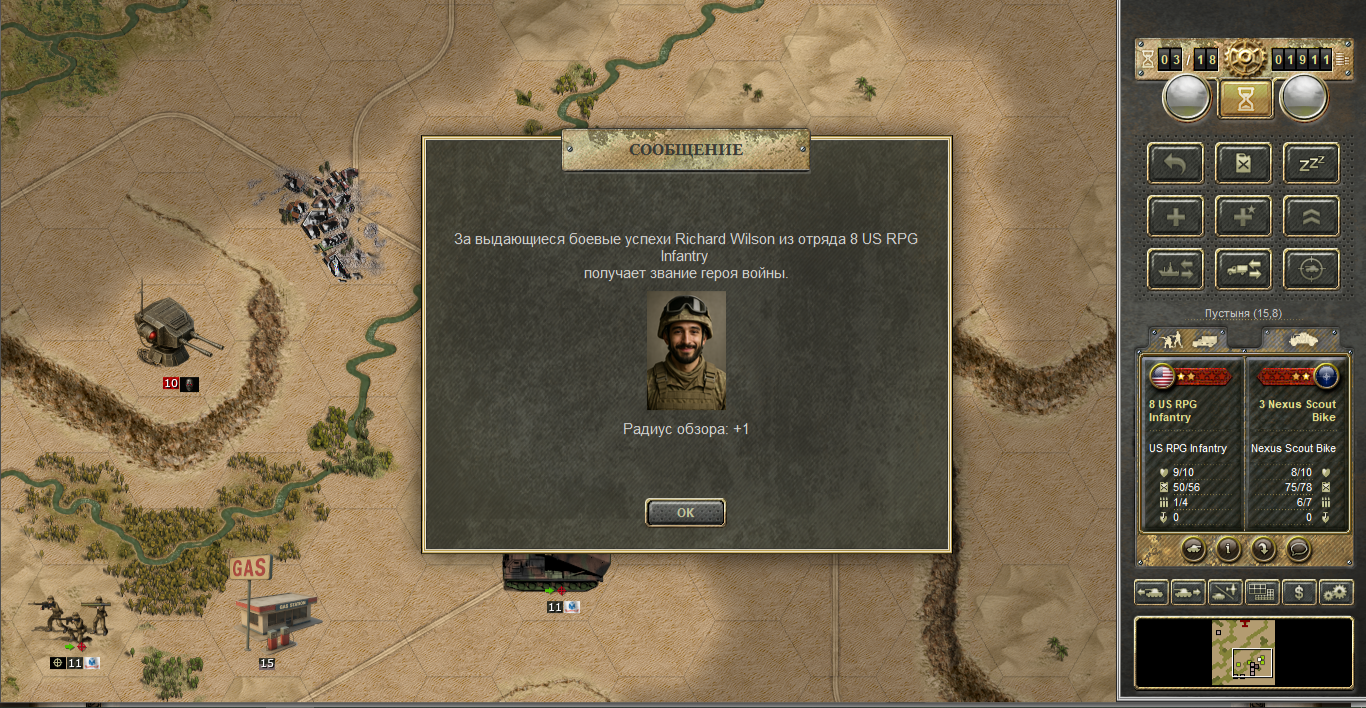Undo the last move with the arrow button
This screenshot has width=1366, height=708.
(x=1175, y=164)
